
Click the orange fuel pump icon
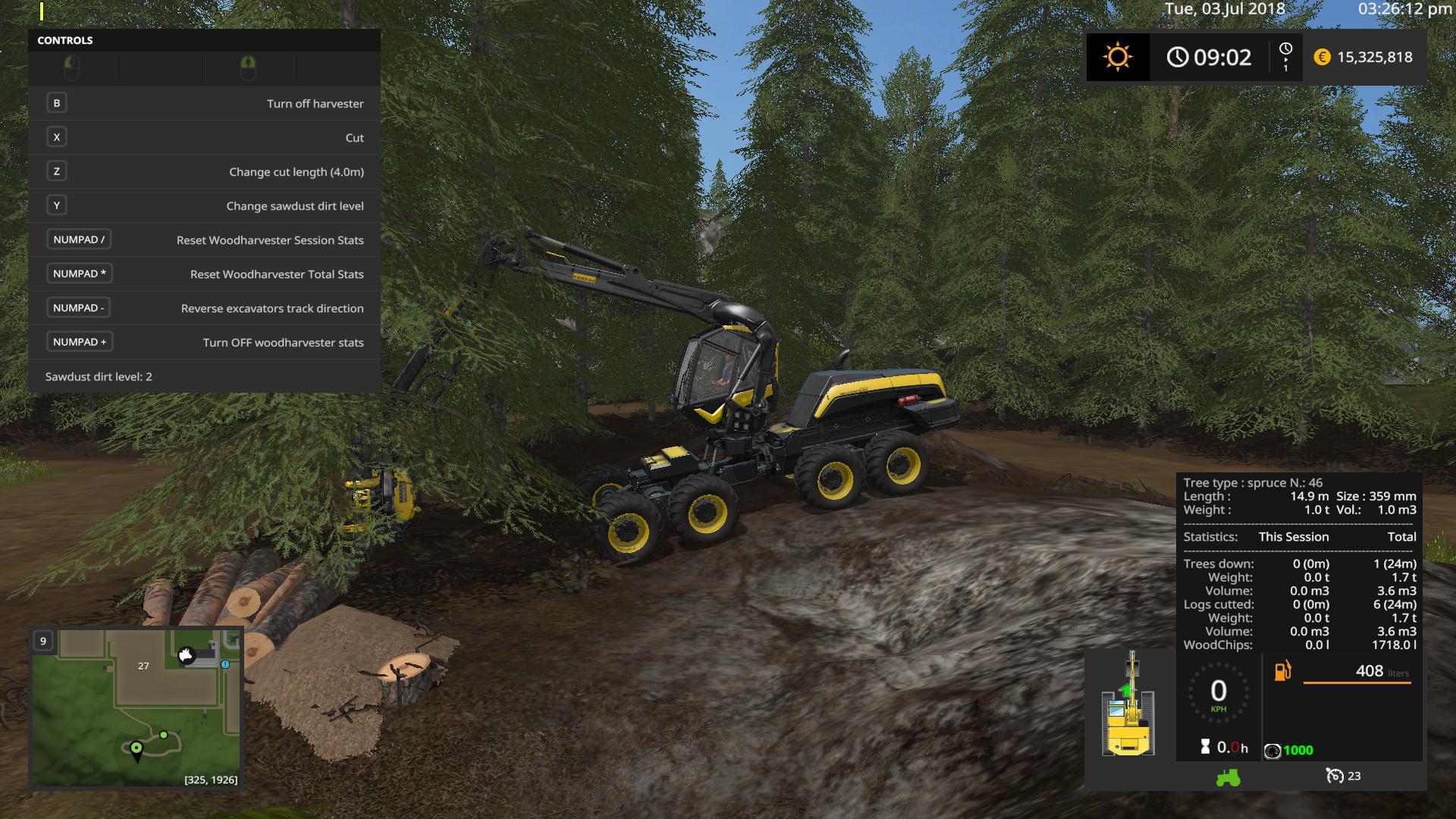click(x=1282, y=671)
